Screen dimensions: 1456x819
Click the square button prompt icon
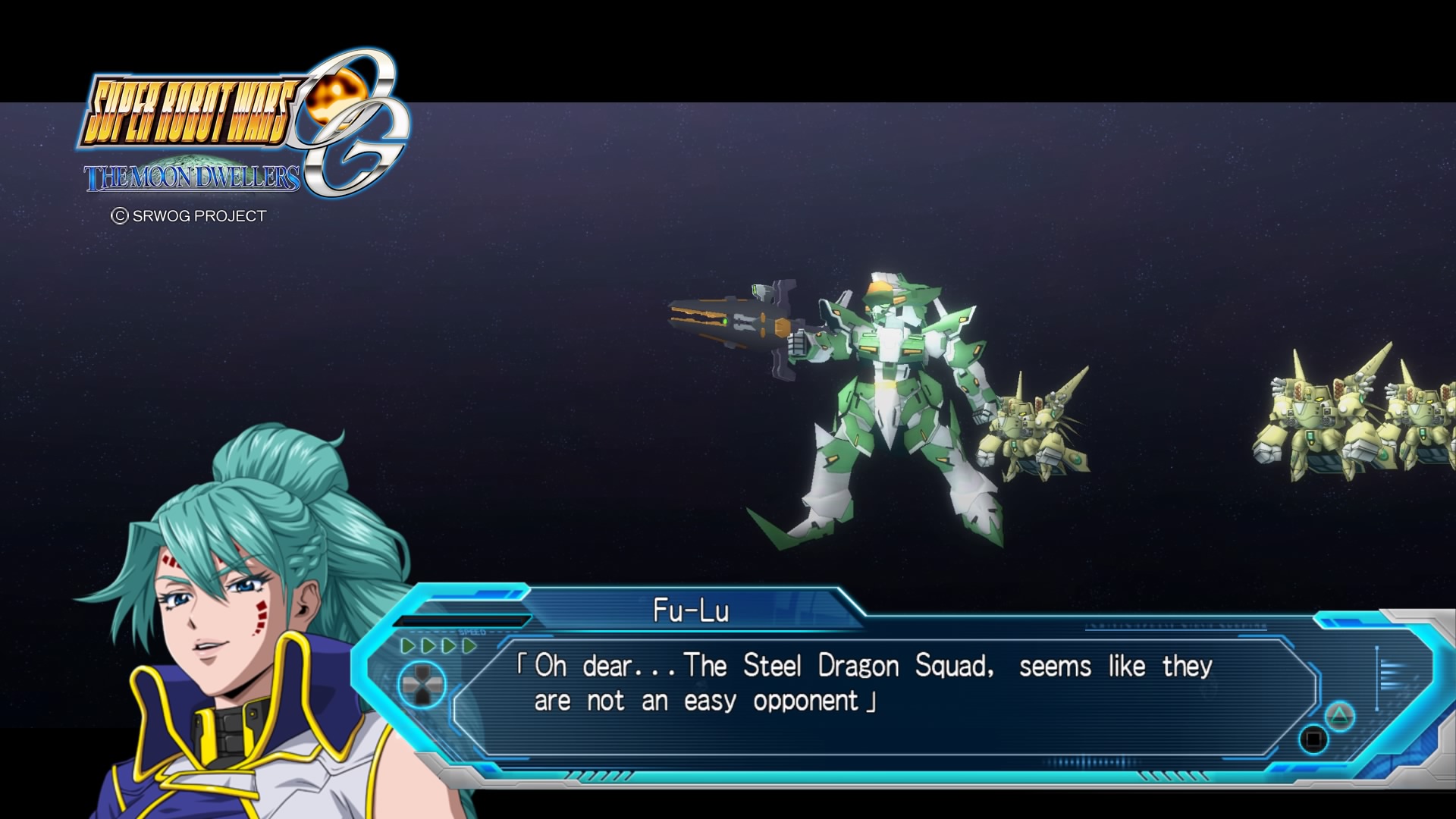[1313, 739]
